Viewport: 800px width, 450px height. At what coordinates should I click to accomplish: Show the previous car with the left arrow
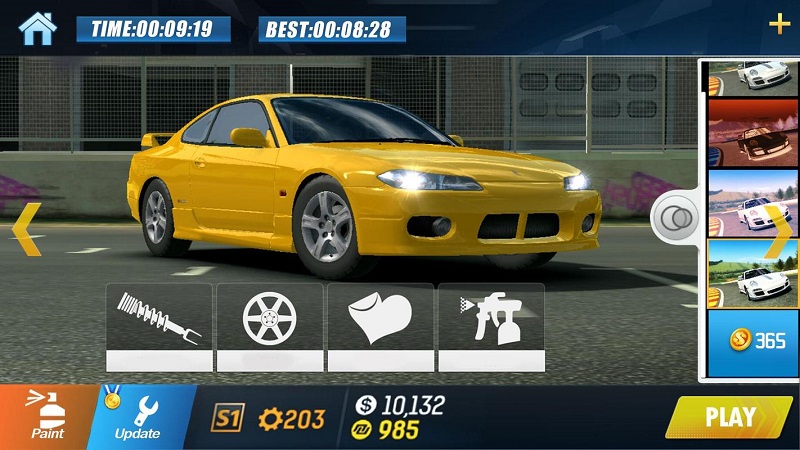click(x=27, y=229)
